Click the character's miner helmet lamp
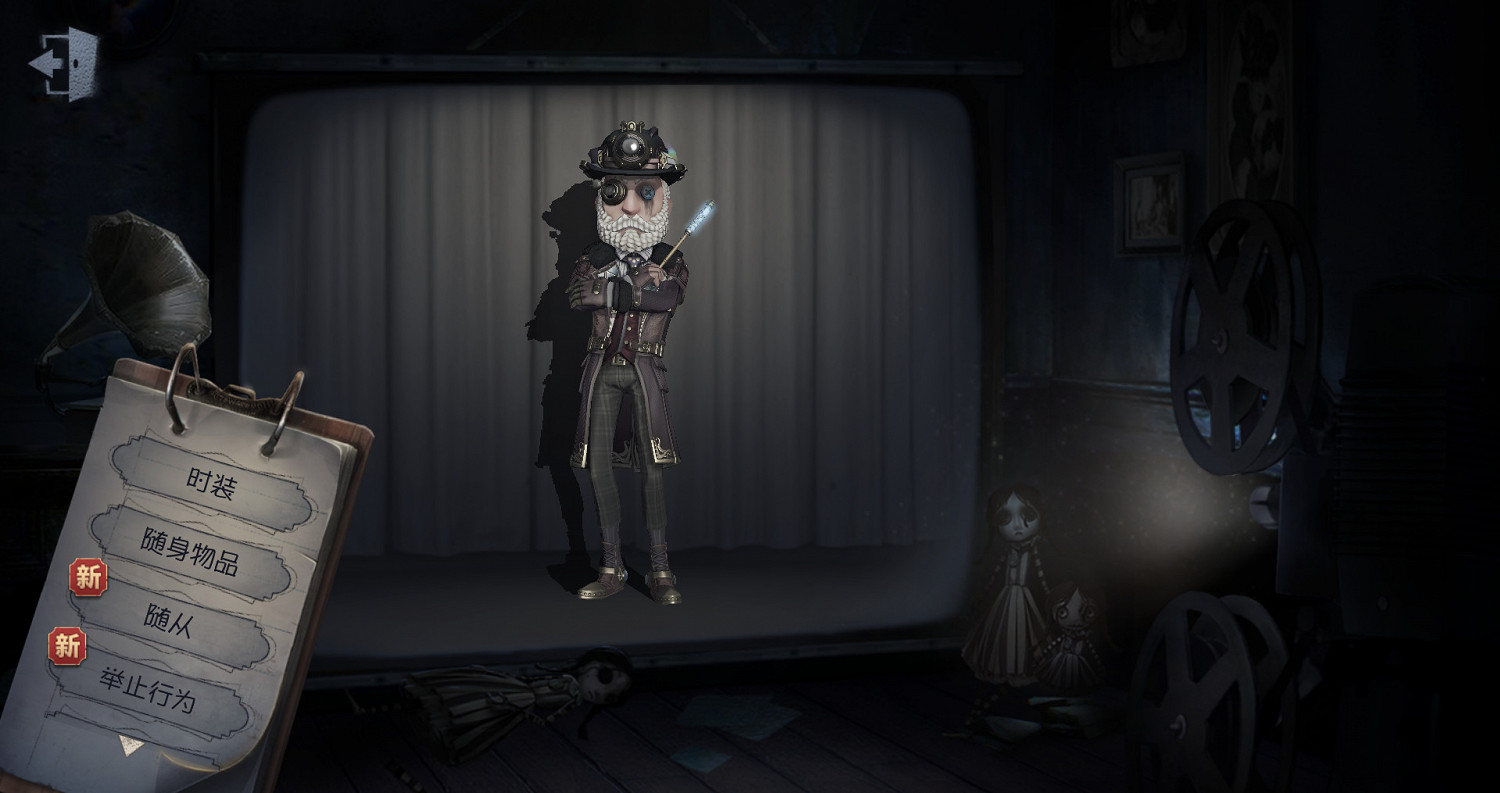Screen dimensions: 1500x793 [629, 145]
